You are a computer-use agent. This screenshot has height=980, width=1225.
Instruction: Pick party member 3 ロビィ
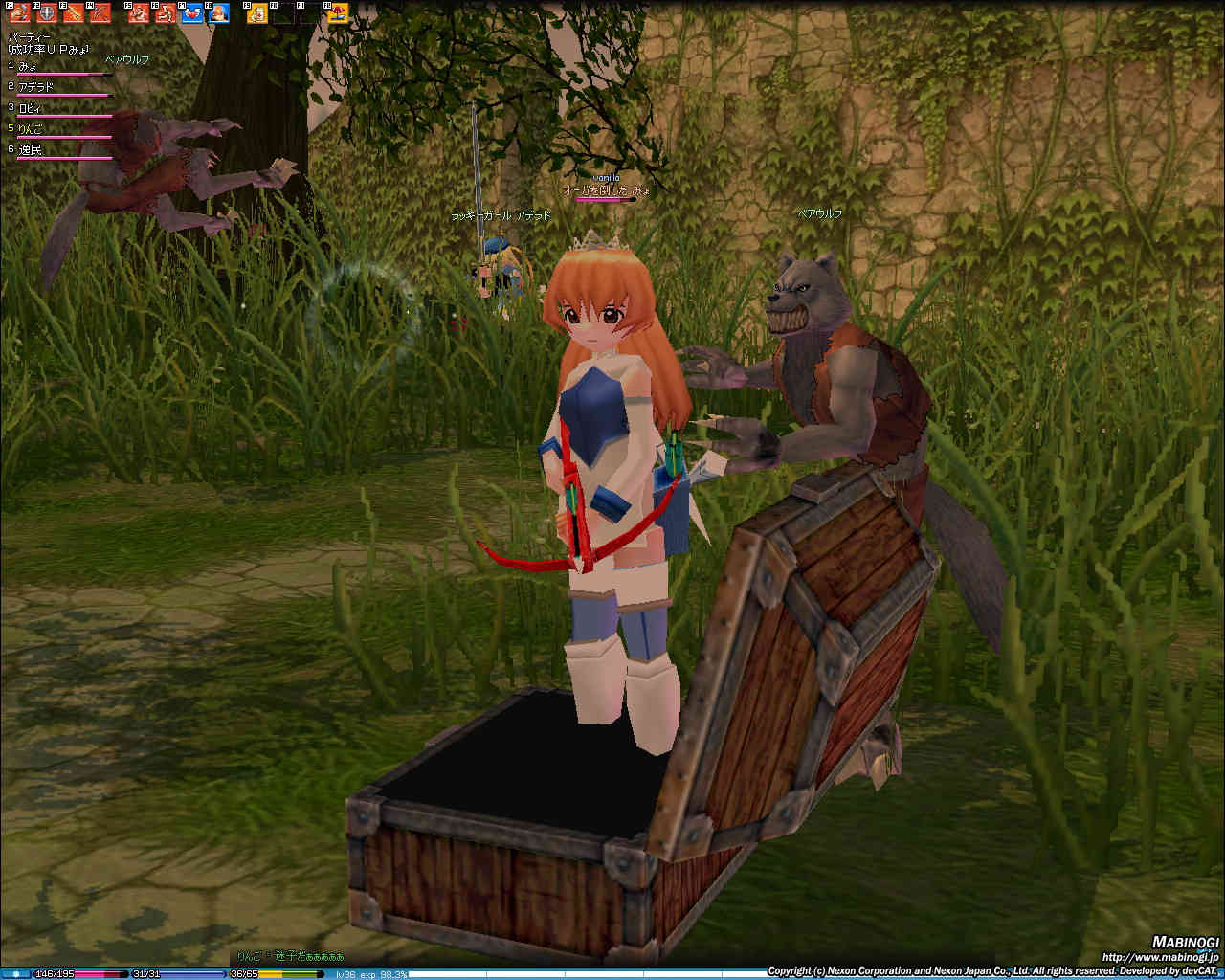[x=31, y=108]
